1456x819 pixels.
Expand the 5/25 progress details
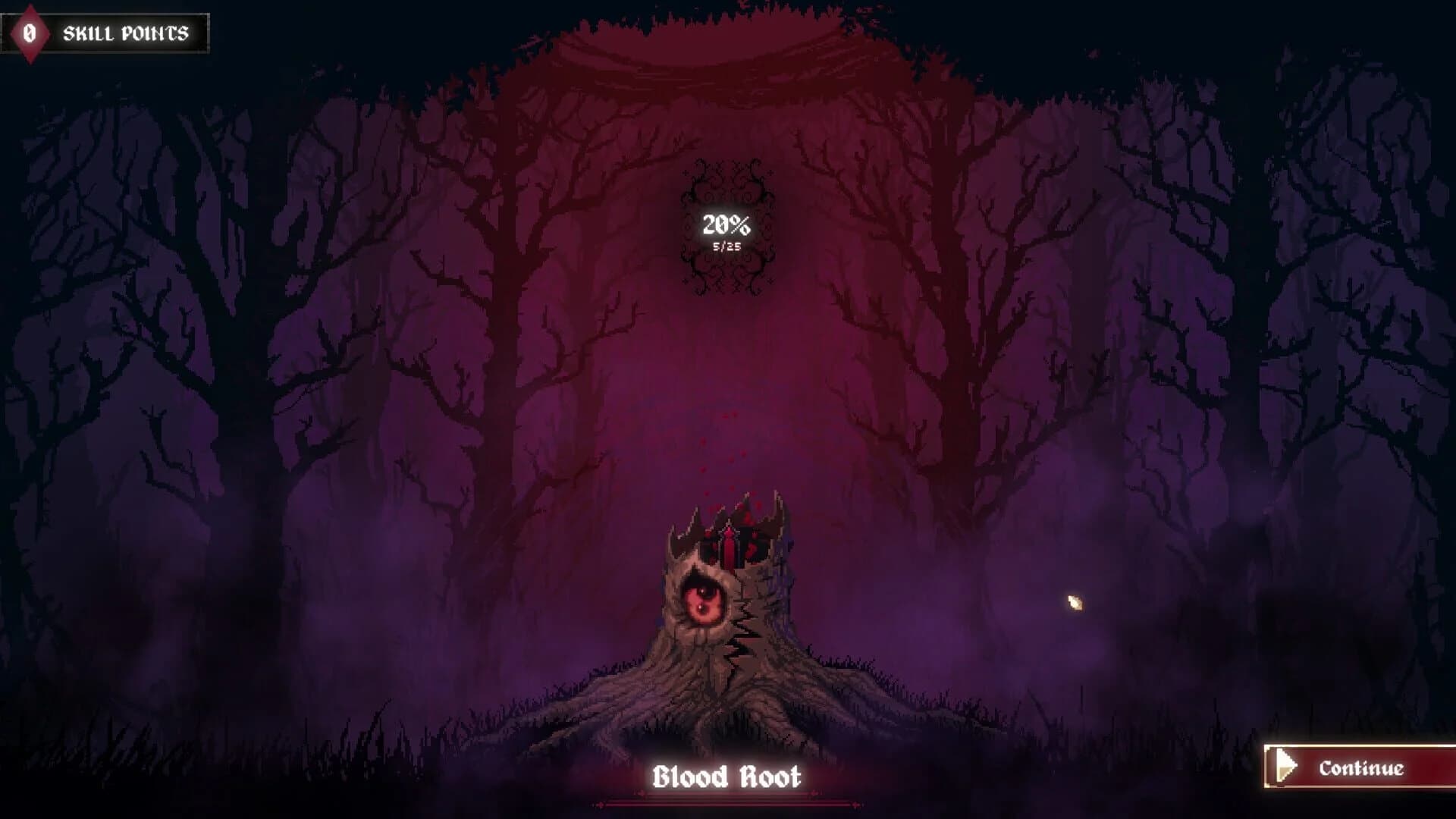[x=726, y=245]
